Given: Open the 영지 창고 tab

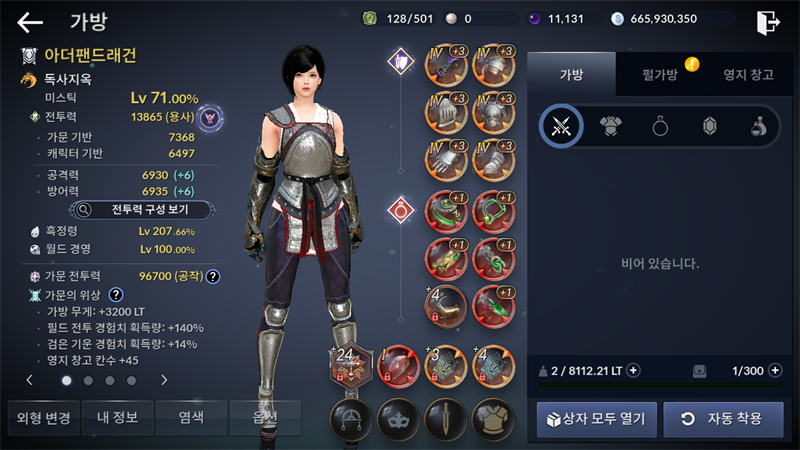Looking at the screenshot, I should pos(748,72).
